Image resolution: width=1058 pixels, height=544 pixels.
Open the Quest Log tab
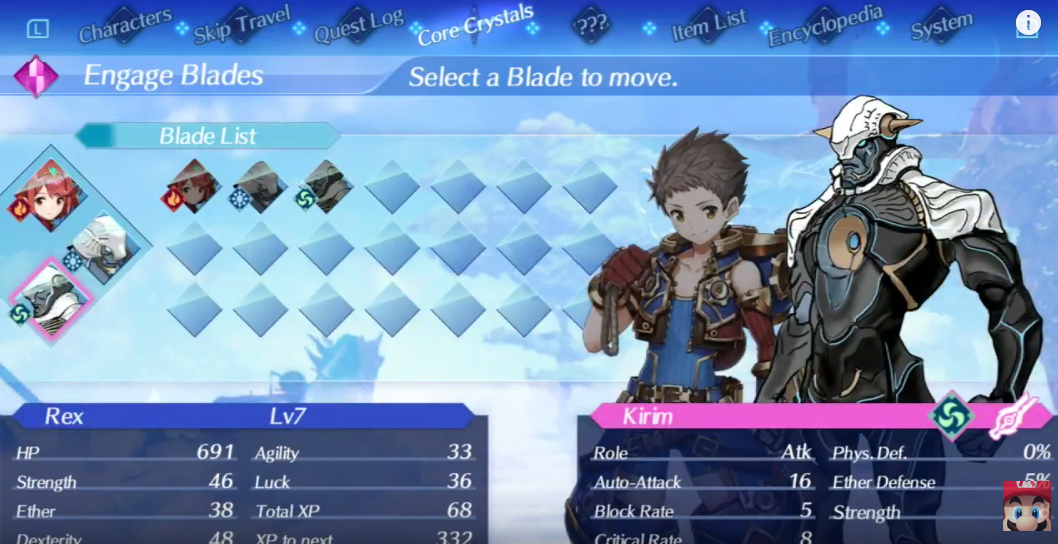358,26
